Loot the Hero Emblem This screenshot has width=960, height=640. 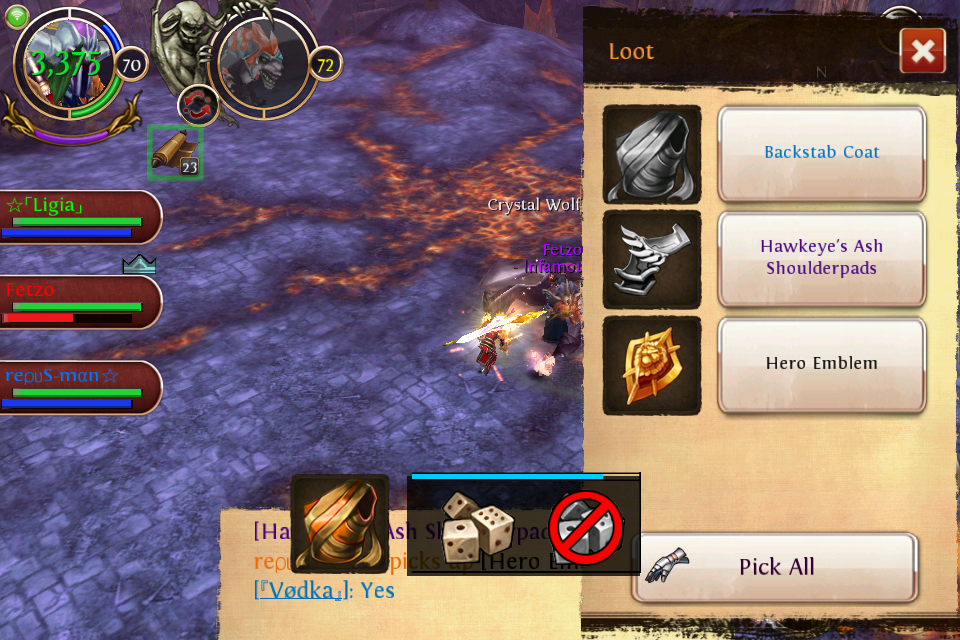pos(821,364)
